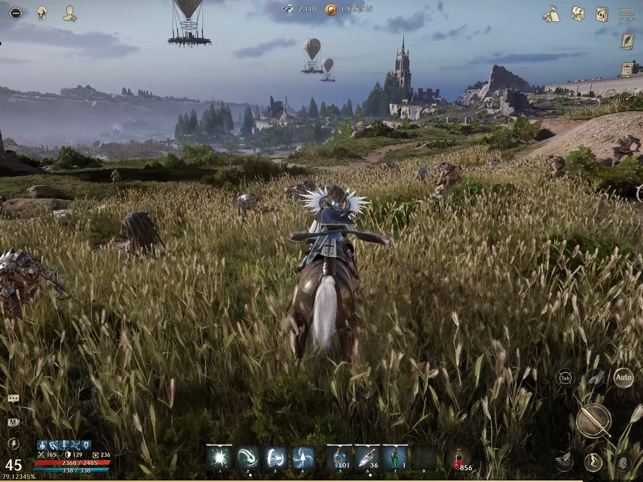Open the chat bubble icon

click(x=13, y=398)
